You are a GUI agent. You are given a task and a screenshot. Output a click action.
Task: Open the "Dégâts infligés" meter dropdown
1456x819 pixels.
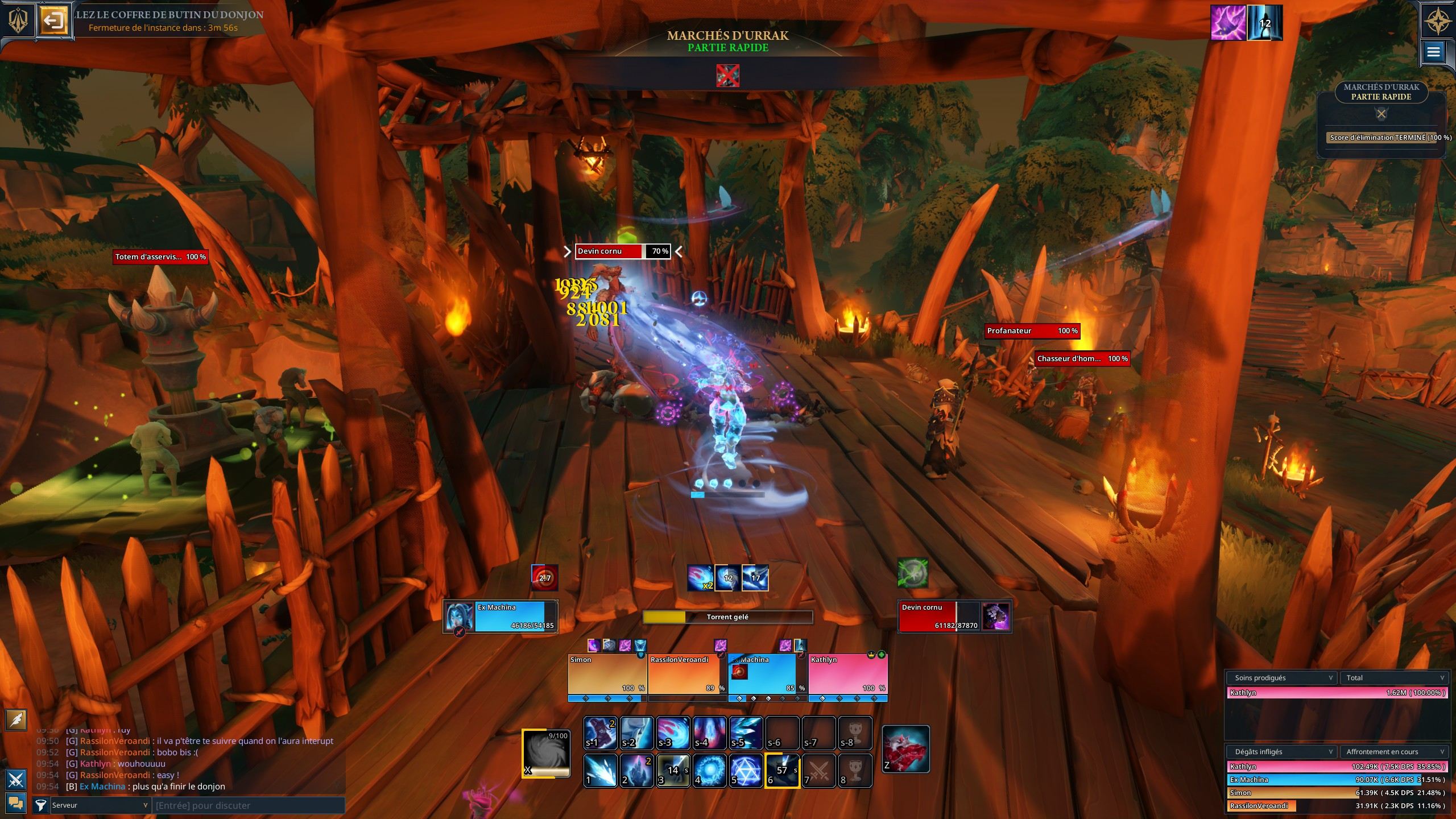point(1280,751)
